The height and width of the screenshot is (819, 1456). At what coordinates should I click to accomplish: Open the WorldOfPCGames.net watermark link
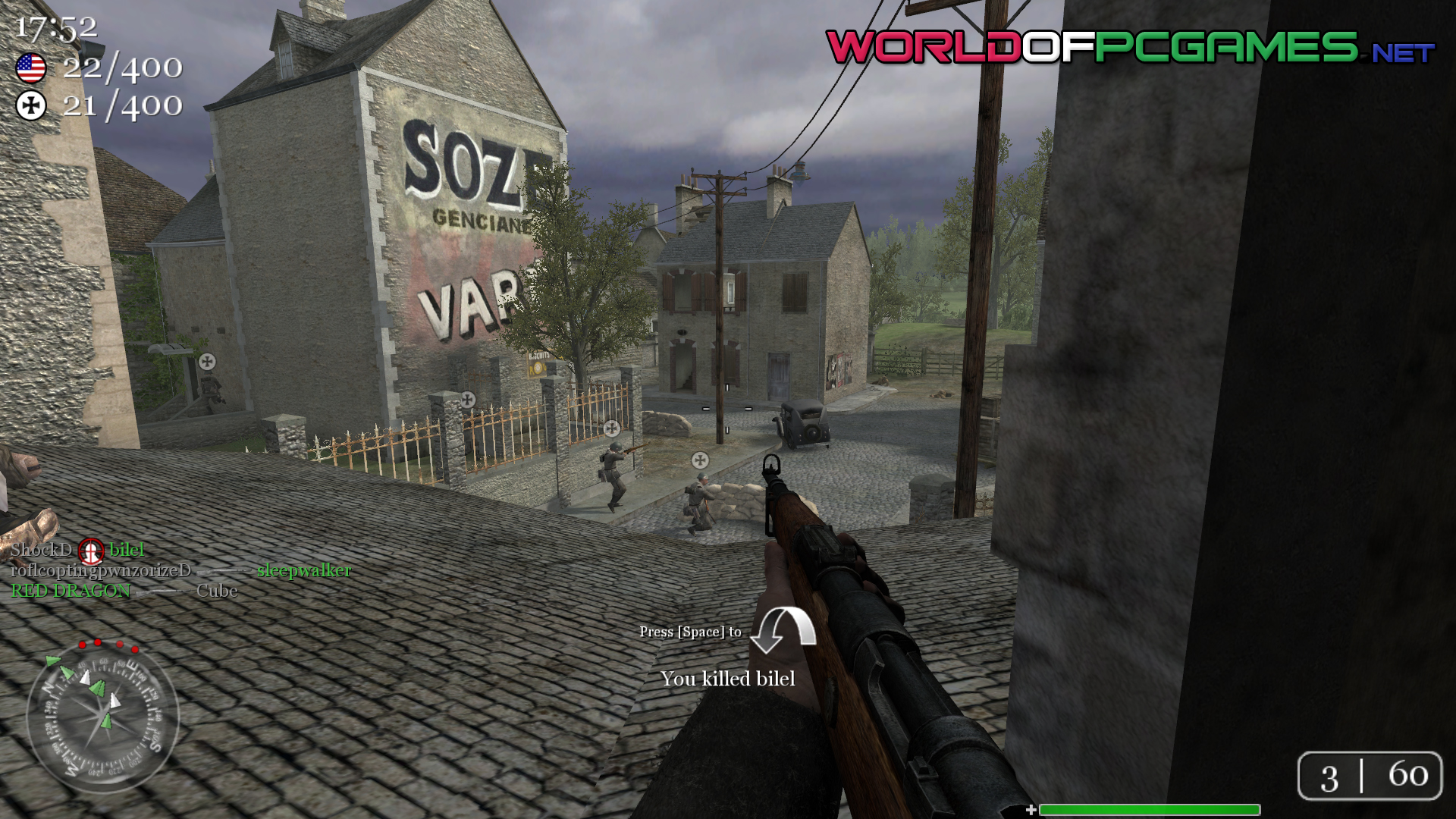[x=1129, y=48]
